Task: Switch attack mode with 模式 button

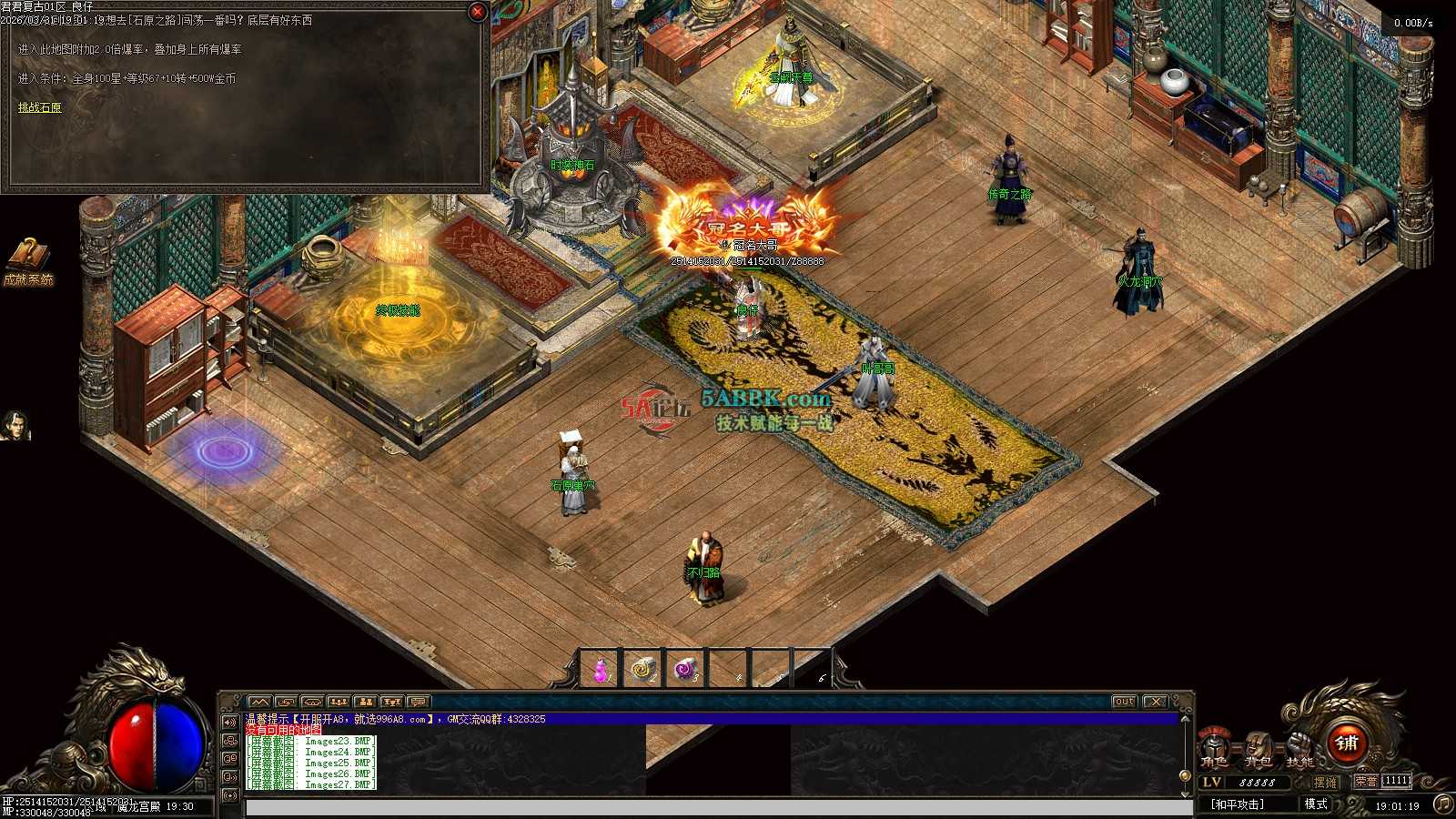Action: 1316,804
